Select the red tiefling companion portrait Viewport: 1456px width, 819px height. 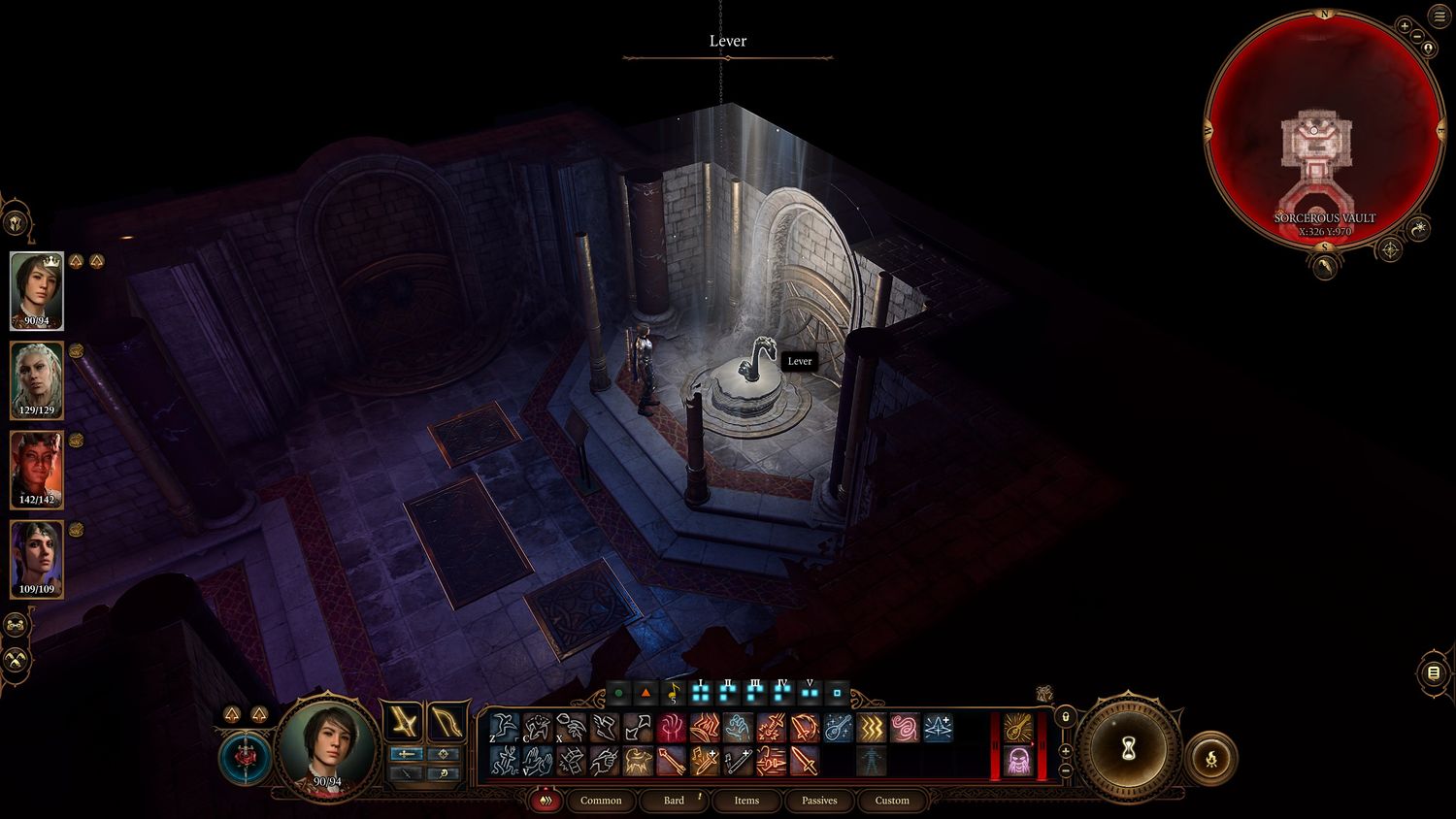pyautogui.click(x=37, y=469)
